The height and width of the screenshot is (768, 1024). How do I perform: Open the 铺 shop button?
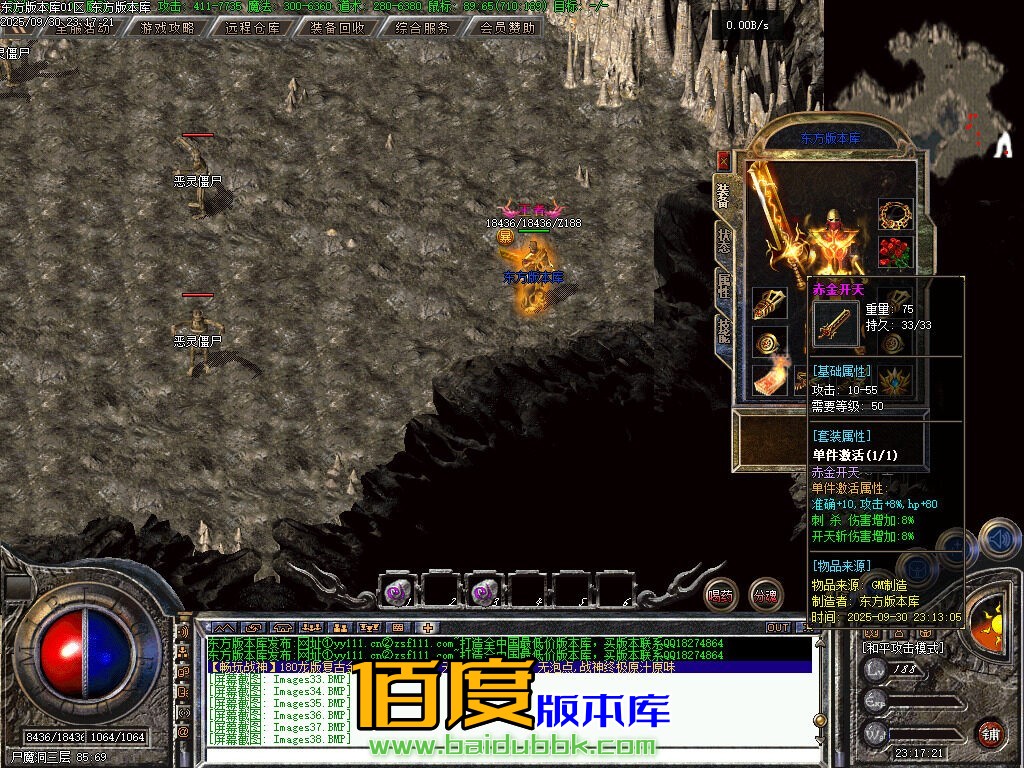pos(990,733)
